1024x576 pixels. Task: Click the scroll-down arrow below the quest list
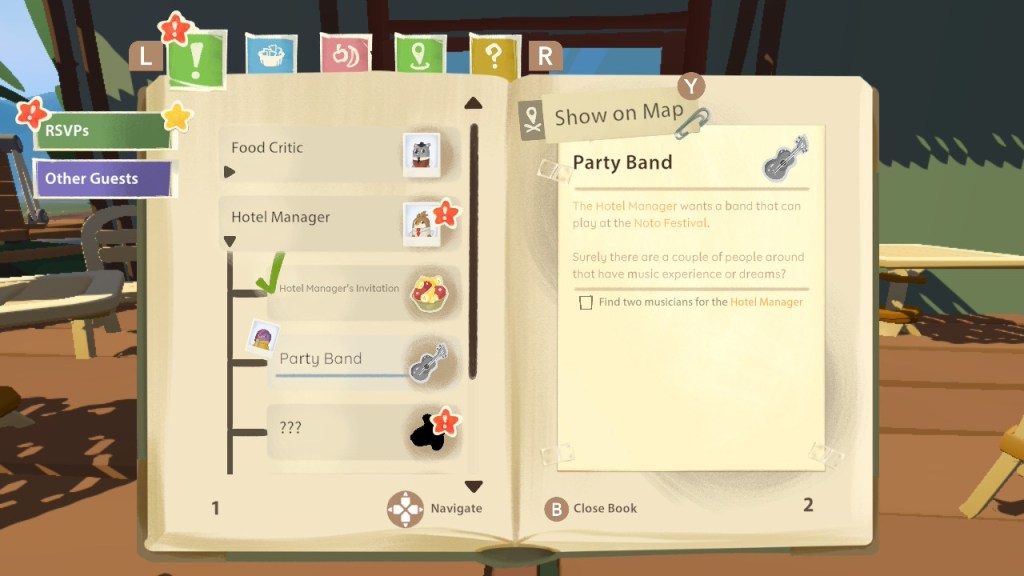point(474,486)
